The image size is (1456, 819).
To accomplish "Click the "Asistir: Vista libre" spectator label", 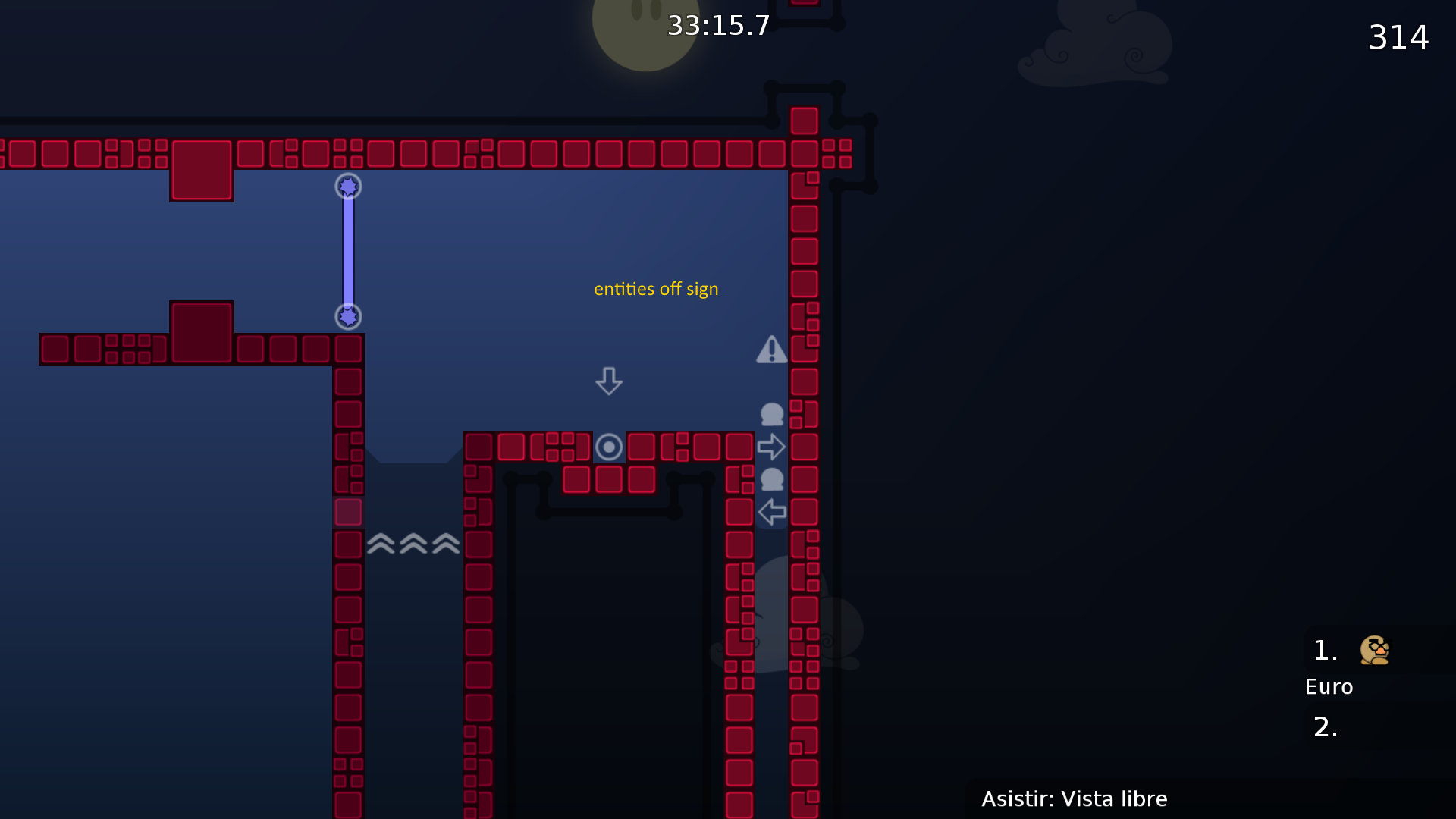I will point(1074,799).
